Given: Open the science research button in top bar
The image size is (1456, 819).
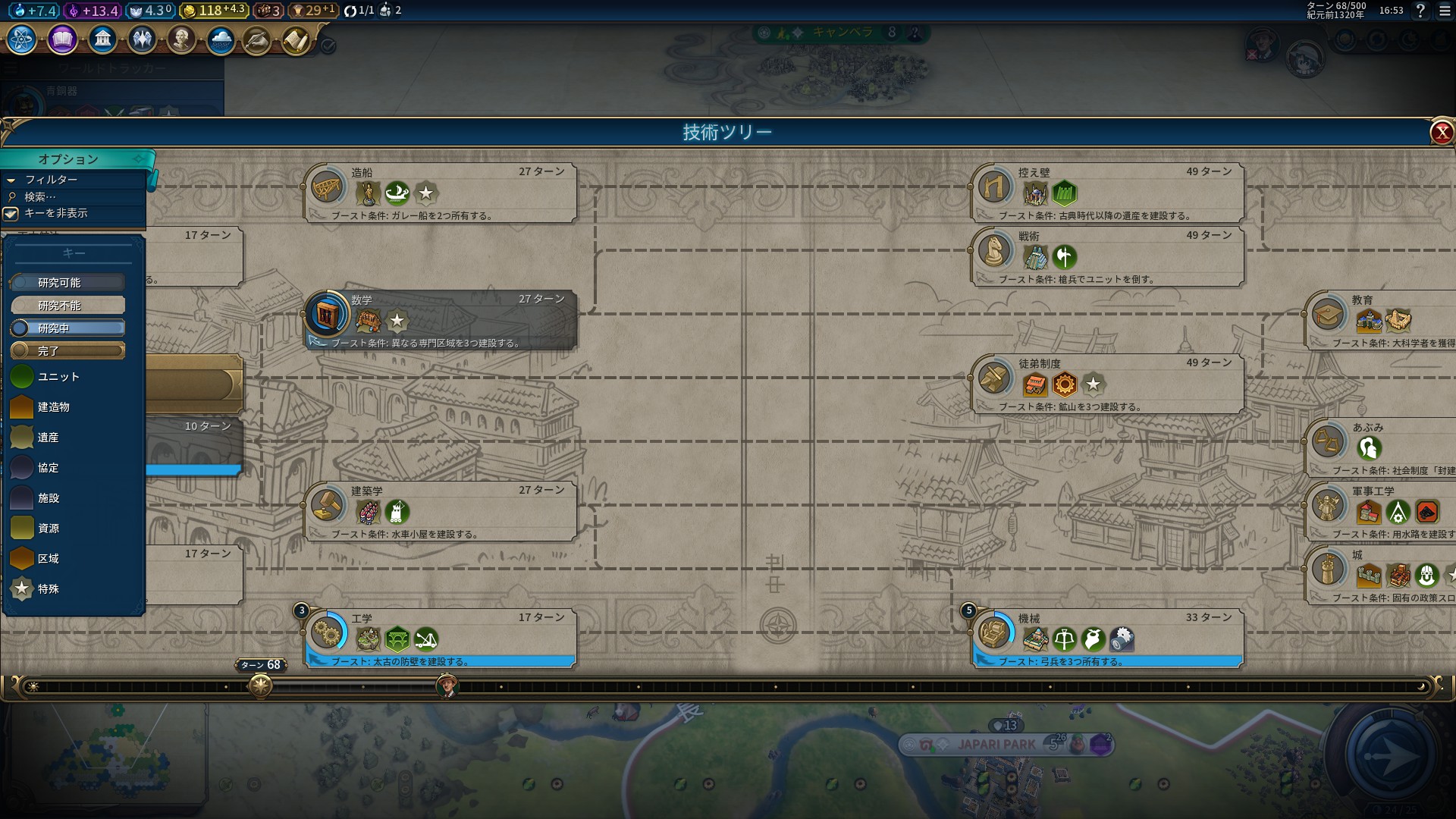Looking at the screenshot, I should 21,39.
